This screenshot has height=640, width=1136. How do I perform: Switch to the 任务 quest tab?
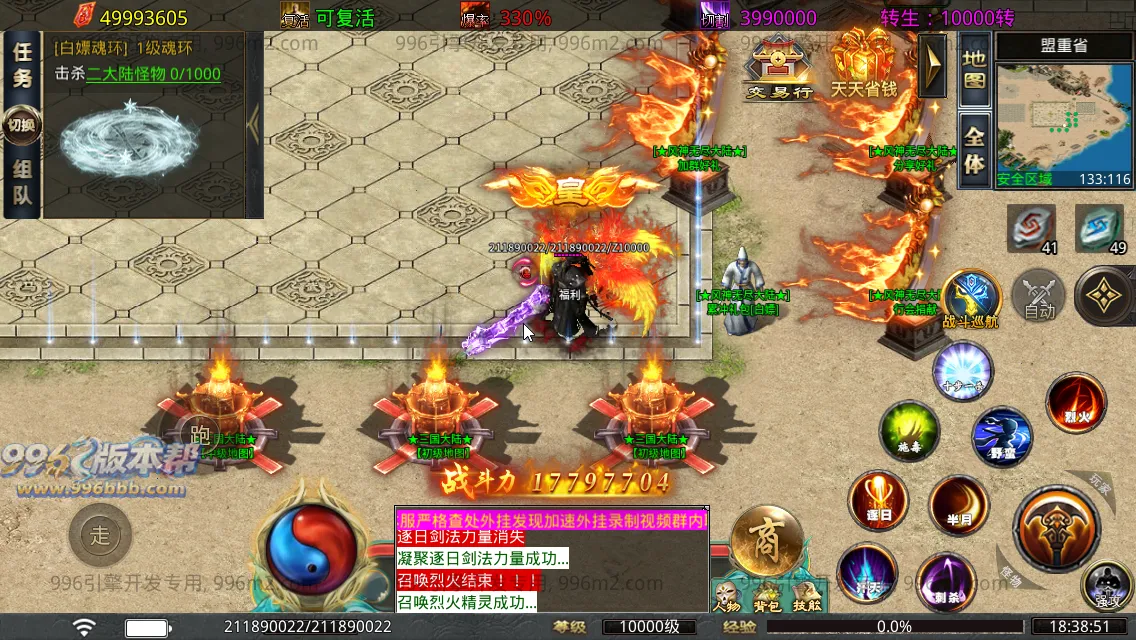tap(23, 66)
